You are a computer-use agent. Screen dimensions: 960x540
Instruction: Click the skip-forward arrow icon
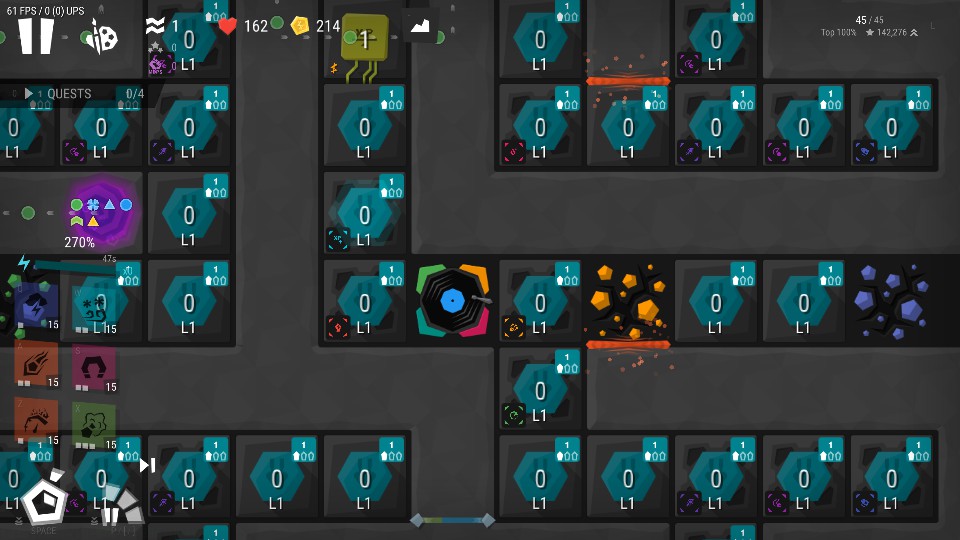click(x=147, y=465)
